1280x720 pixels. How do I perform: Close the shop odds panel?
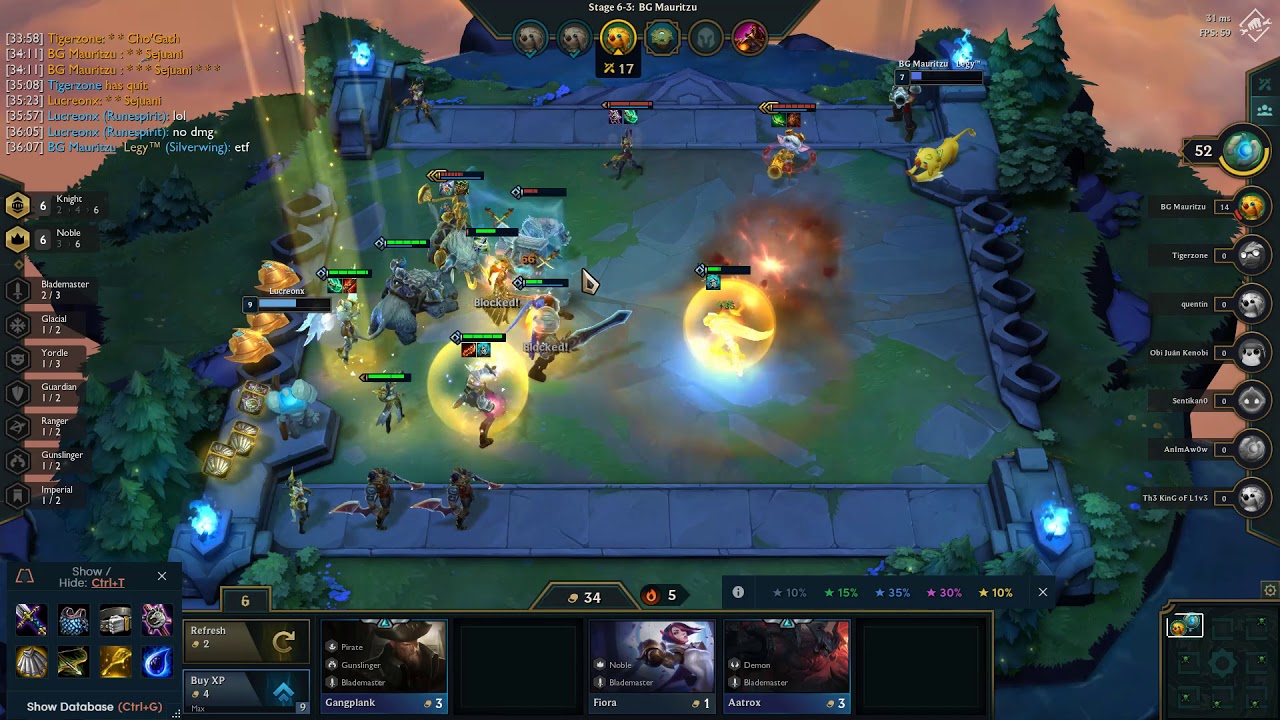[1043, 592]
